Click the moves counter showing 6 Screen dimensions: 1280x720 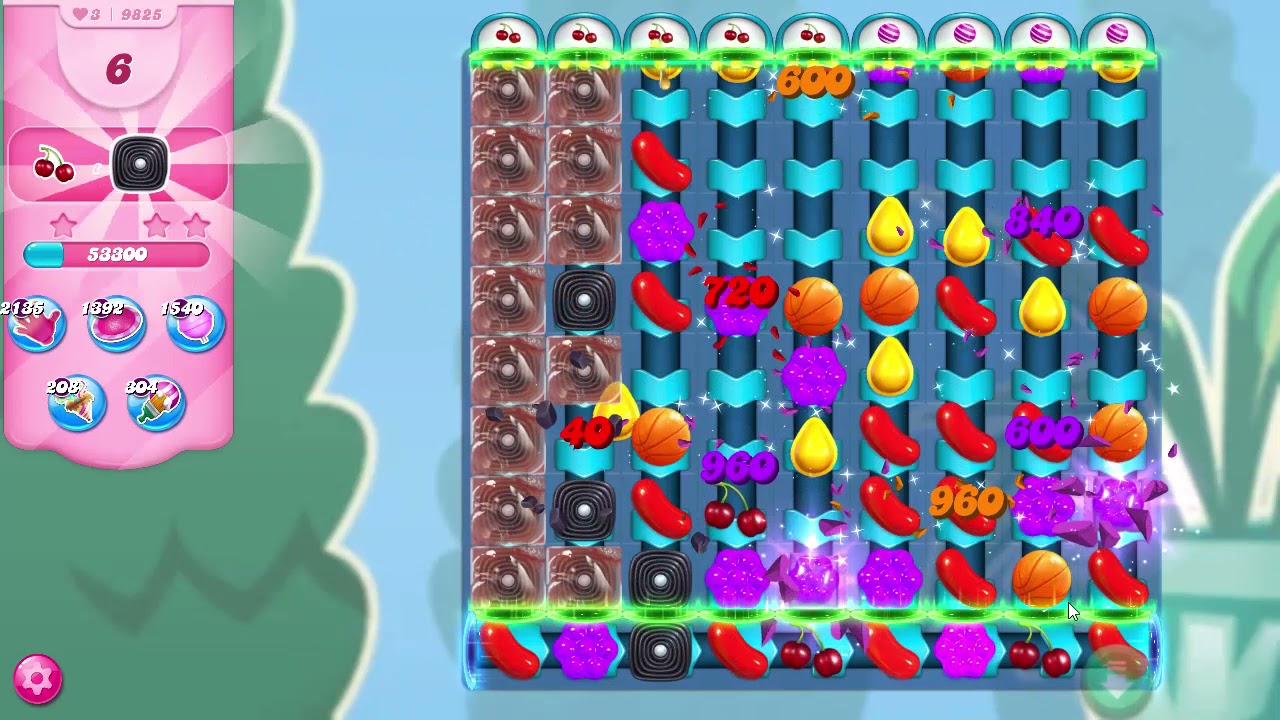[119, 71]
